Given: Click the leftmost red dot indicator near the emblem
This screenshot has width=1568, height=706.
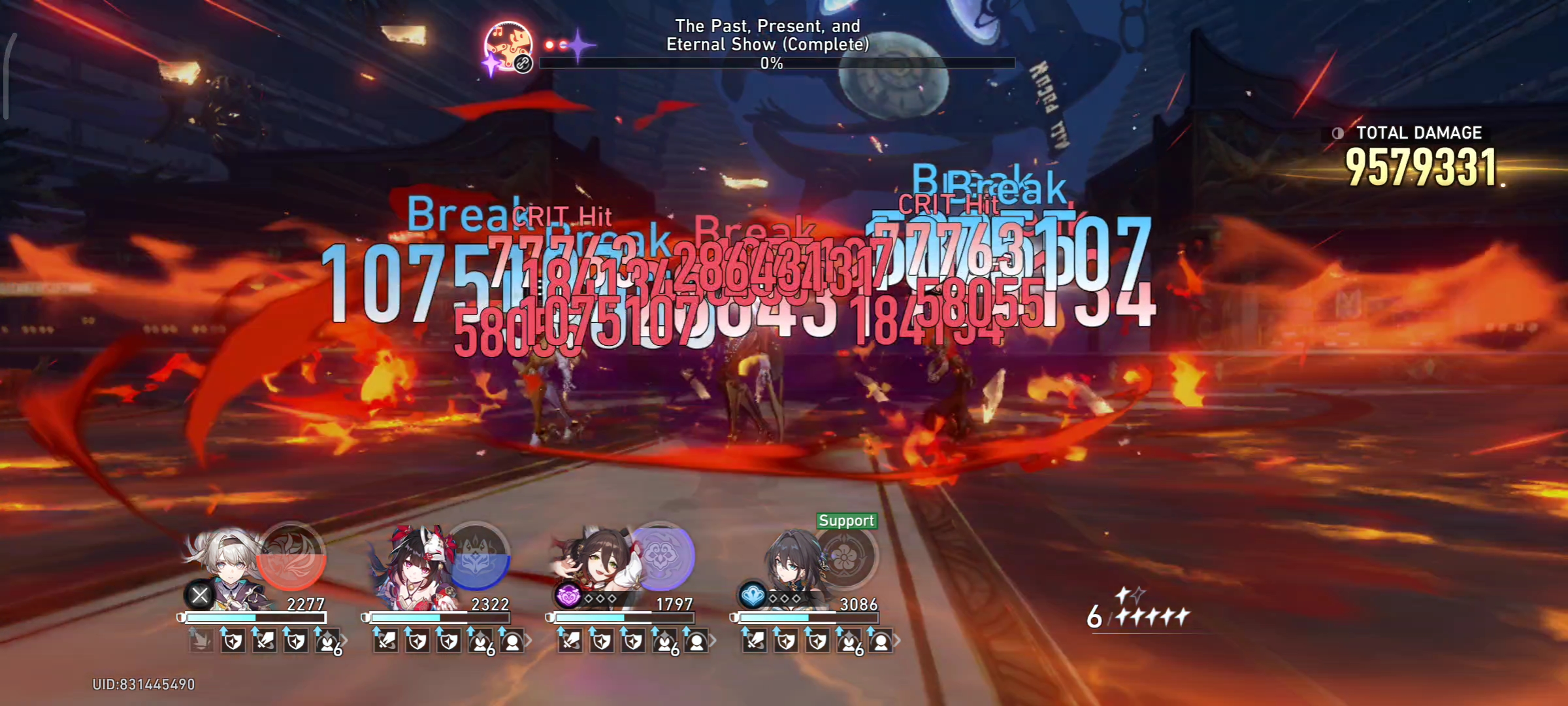Looking at the screenshot, I should point(549,44).
